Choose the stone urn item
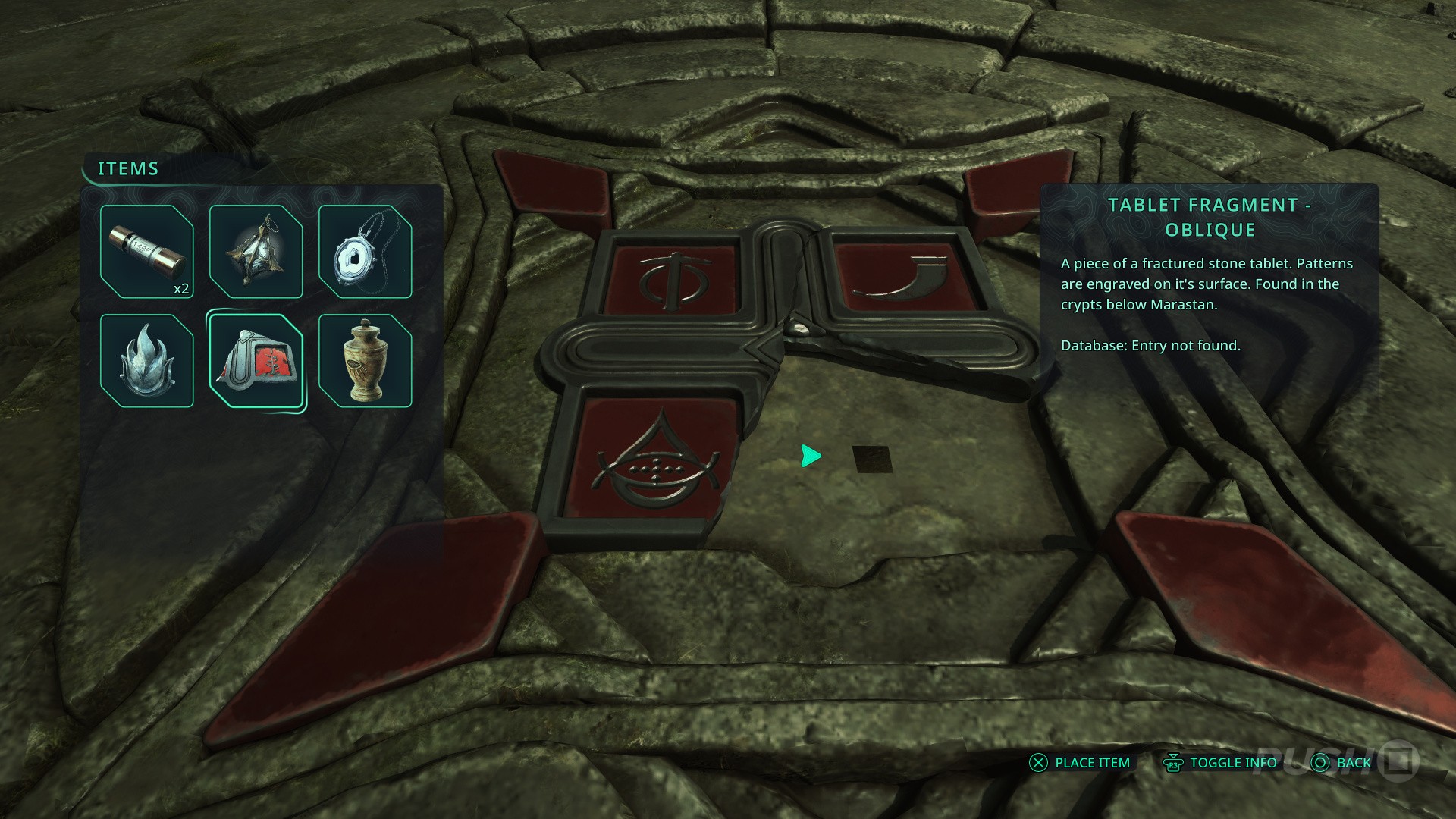The width and height of the screenshot is (1456, 819). click(x=365, y=361)
